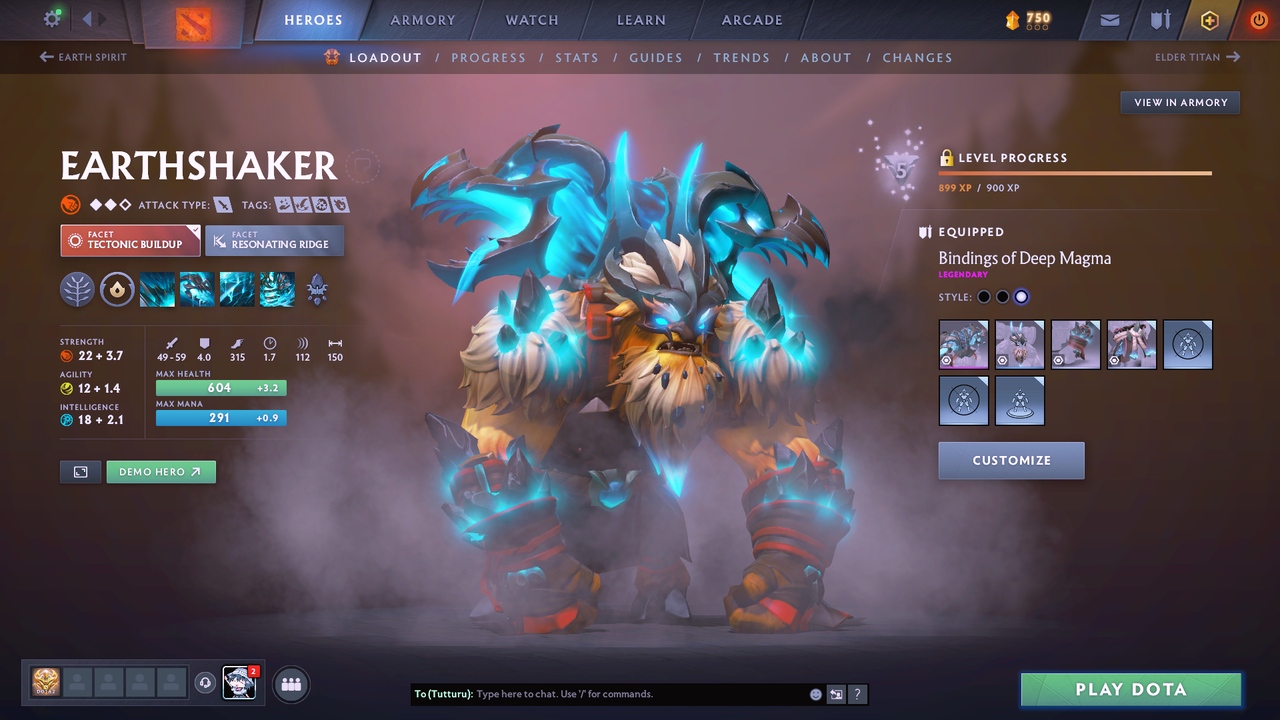Select the first style circle for Bindings
Viewport: 1280px width, 720px height.
pos(983,296)
